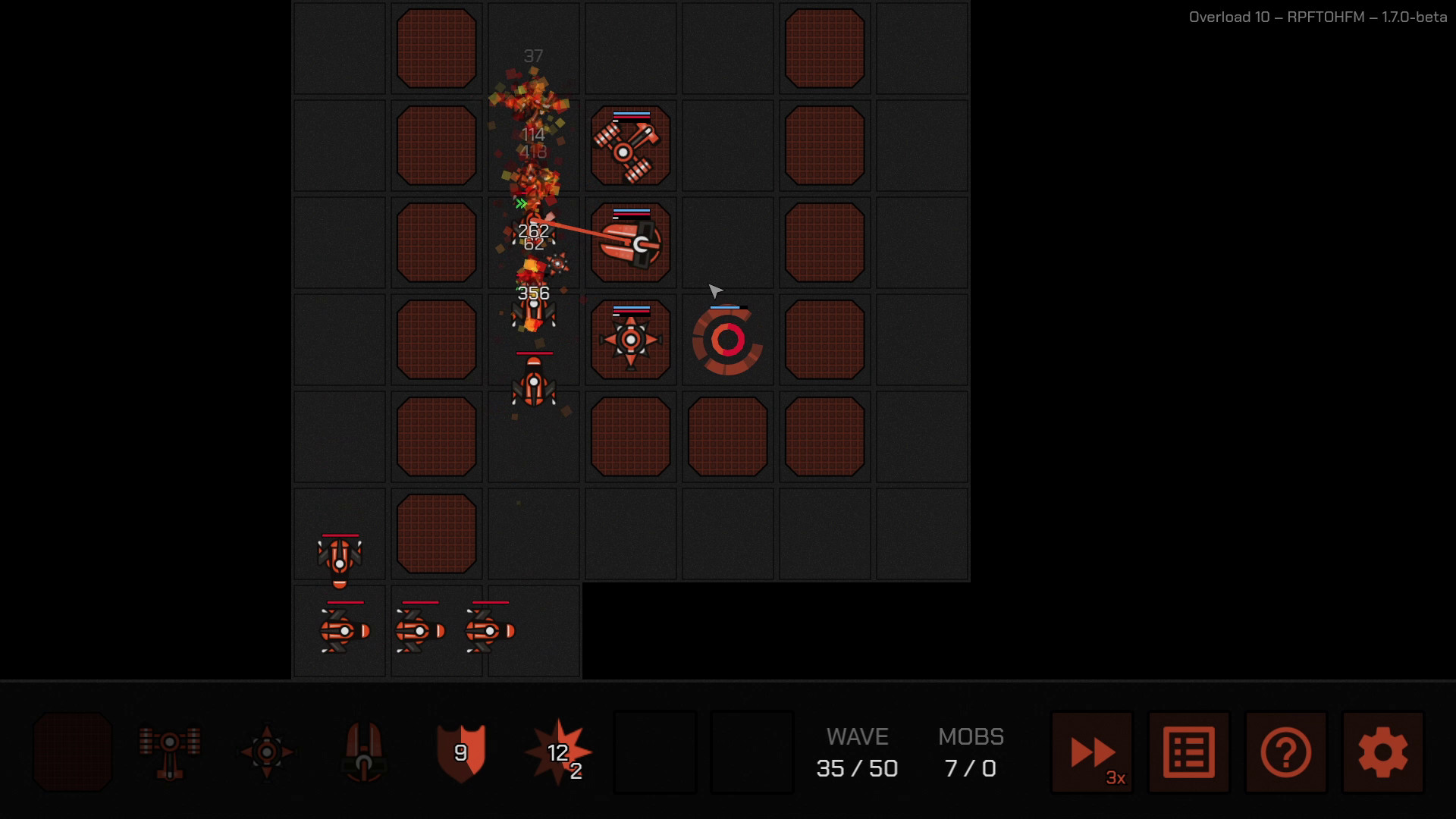Select the laser-firing tower on the grid
The width and height of the screenshot is (1456, 819).
pyautogui.click(x=631, y=243)
